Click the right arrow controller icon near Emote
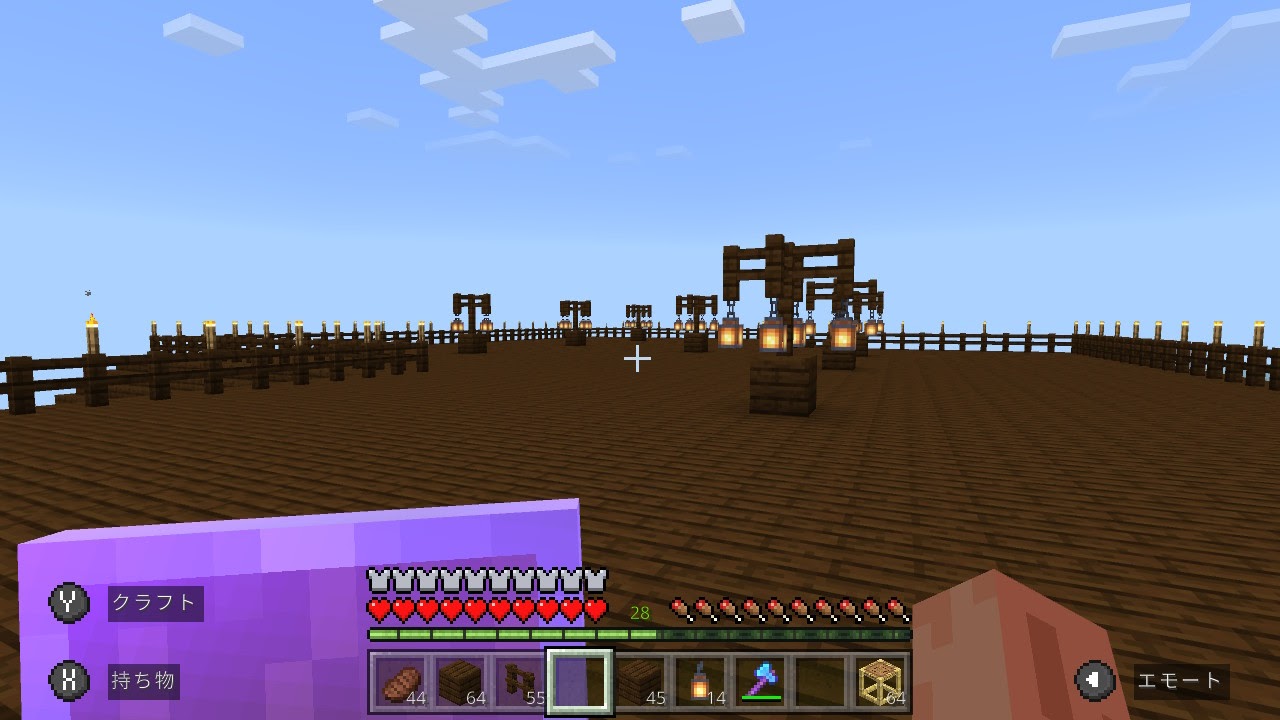The width and height of the screenshot is (1280, 720). click(x=1096, y=680)
